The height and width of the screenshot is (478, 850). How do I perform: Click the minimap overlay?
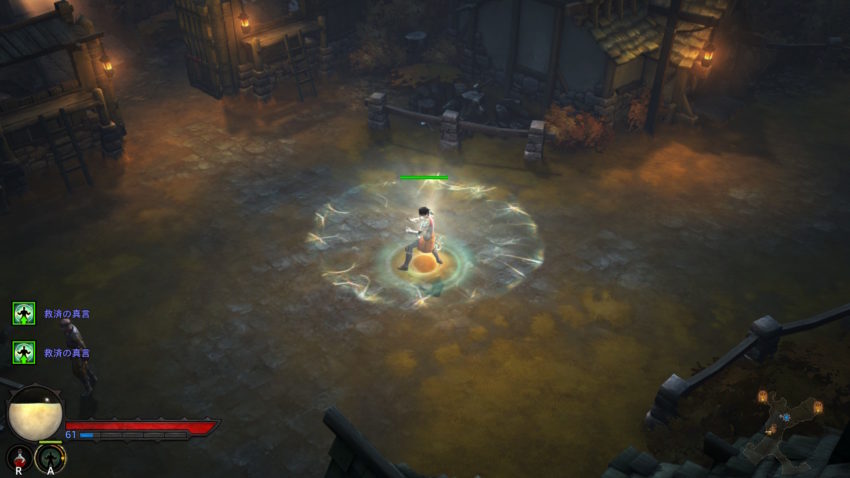[787, 423]
